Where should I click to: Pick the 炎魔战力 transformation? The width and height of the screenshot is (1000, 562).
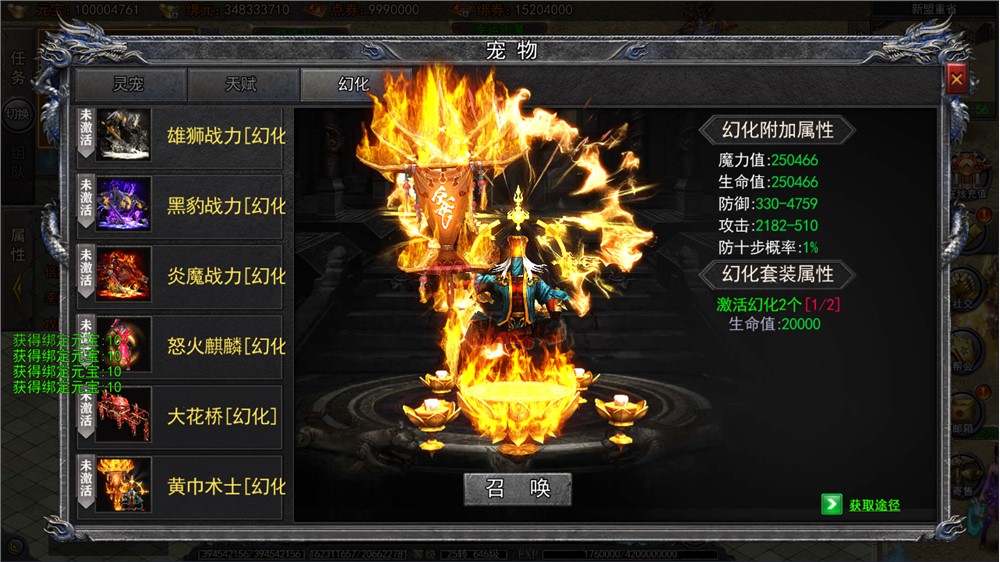point(182,276)
